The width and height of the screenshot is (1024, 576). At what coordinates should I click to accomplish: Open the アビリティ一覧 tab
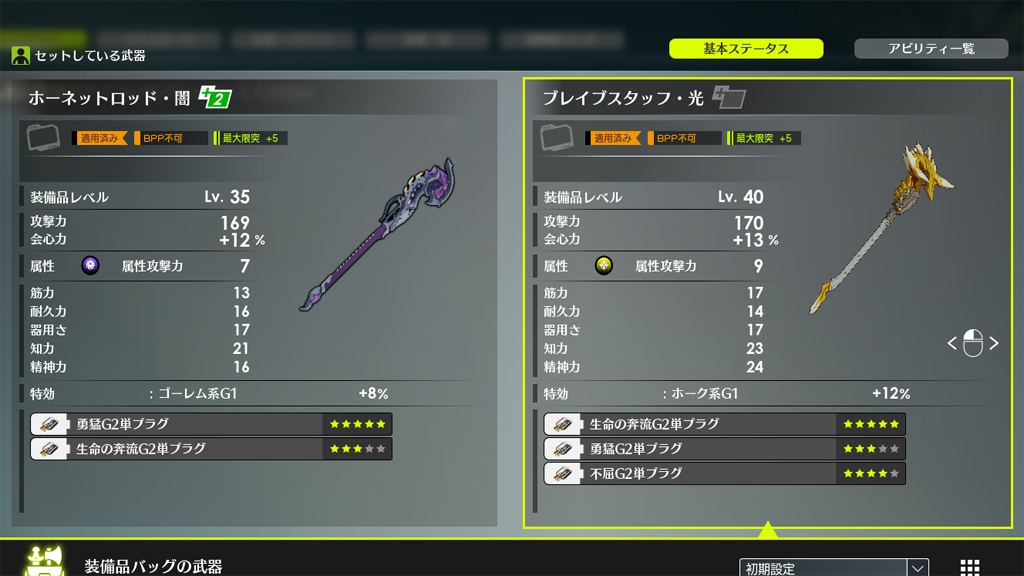coord(930,48)
